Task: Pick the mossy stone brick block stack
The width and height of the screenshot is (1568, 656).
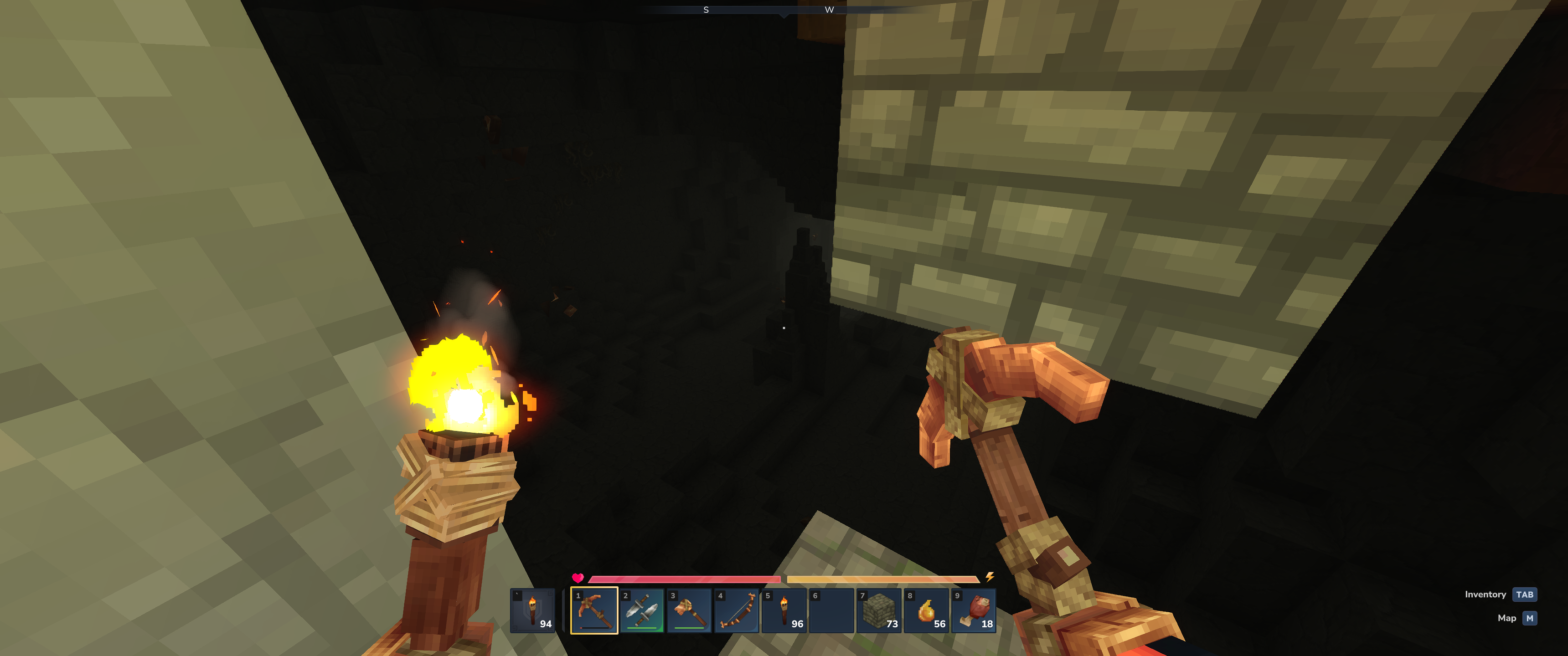Action: coord(879,610)
